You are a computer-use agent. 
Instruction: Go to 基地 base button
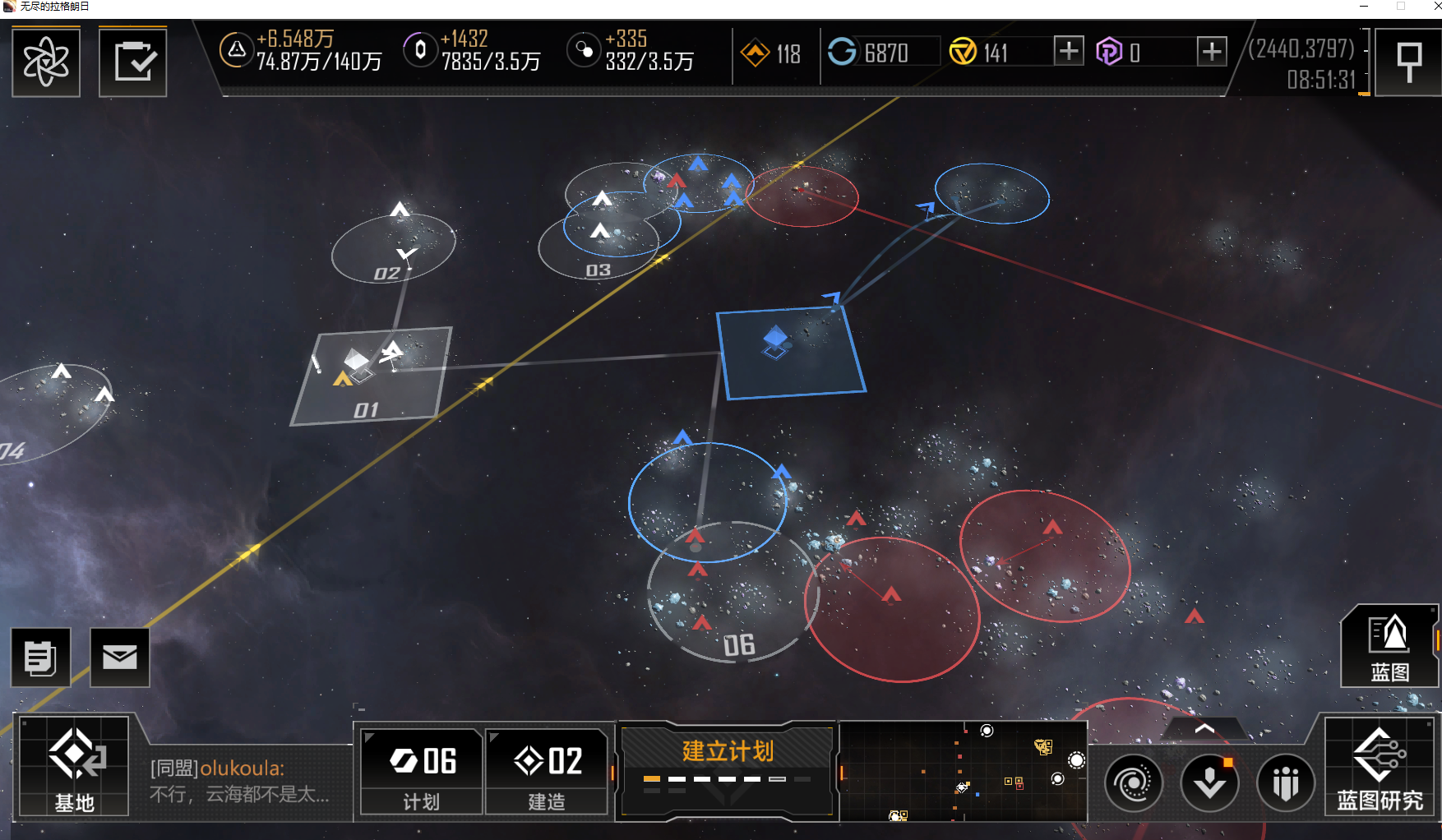[75, 767]
